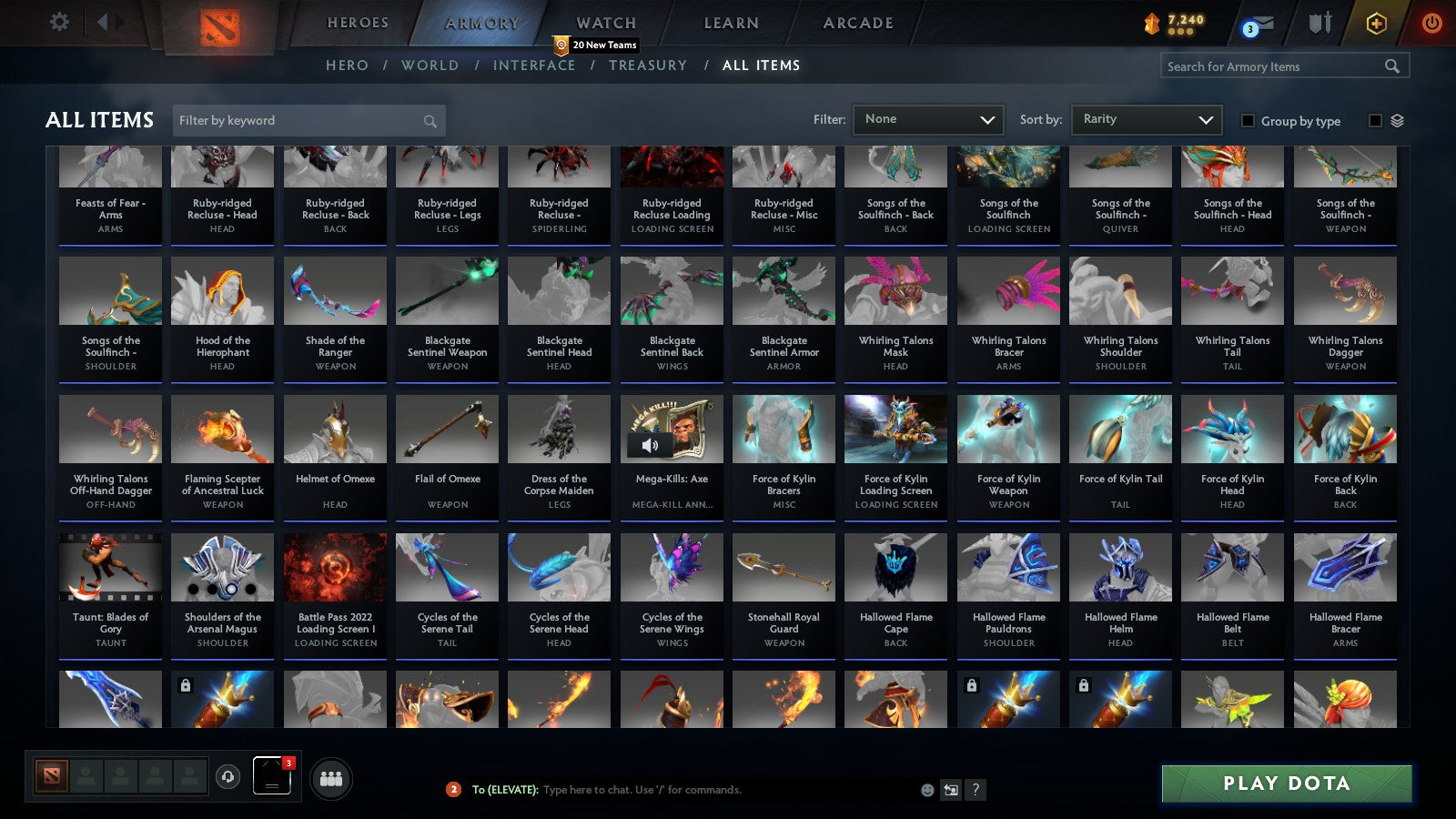Click the emoticon smiley near chat bar
Viewport: 1456px width, 819px height.
point(925,791)
